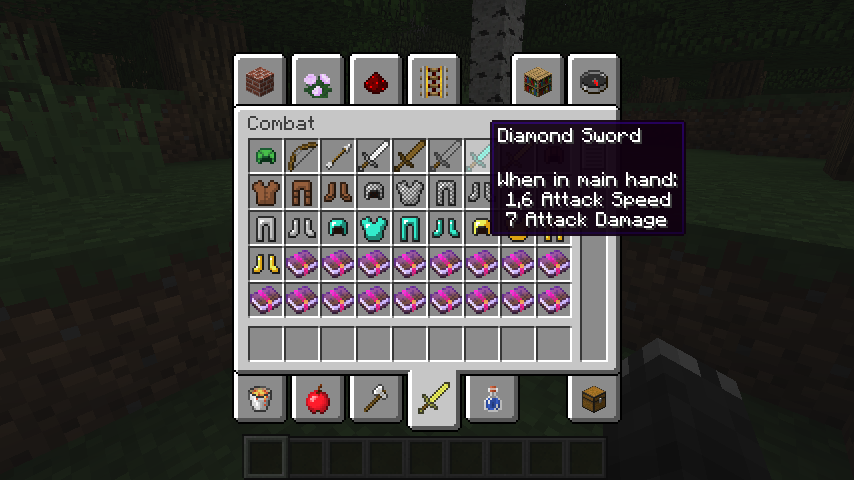Open the chest Survival Inventory tab
This screenshot has height=480, width=854.
pos(595,400)
